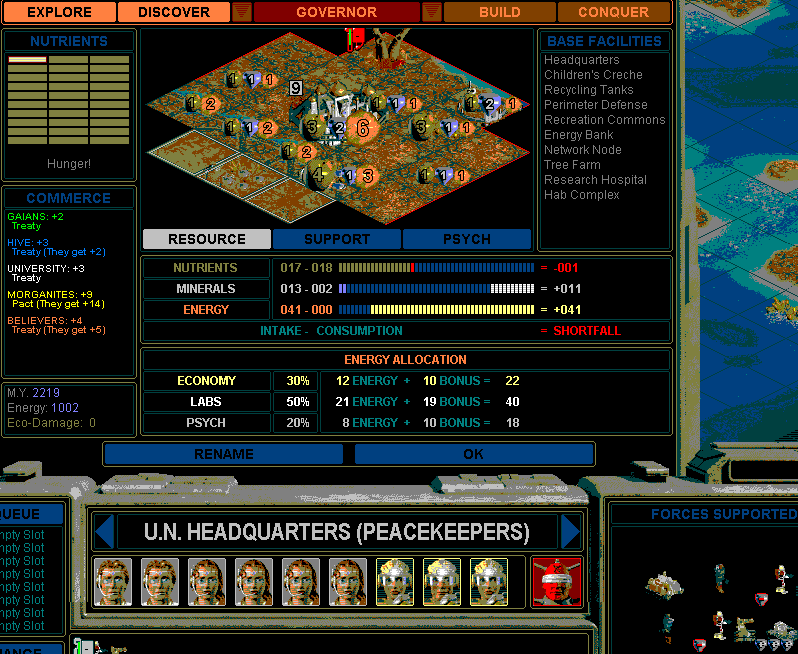
Task: Click the Children's Creche facility entry
Action: (x=593, y=75)
